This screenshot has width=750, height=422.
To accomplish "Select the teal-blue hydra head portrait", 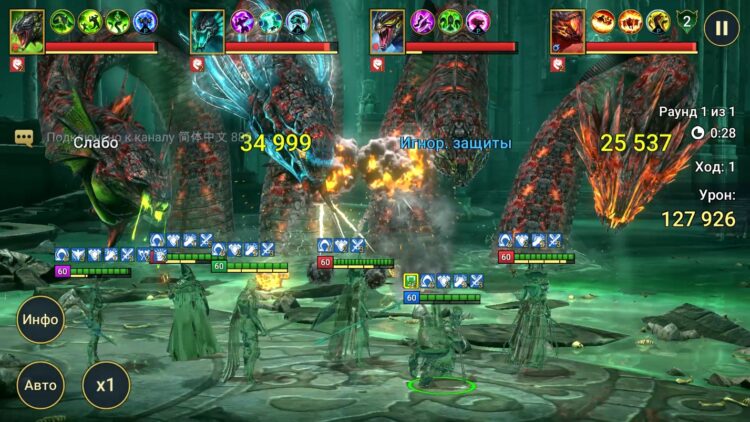I will [x=207, y=31].
